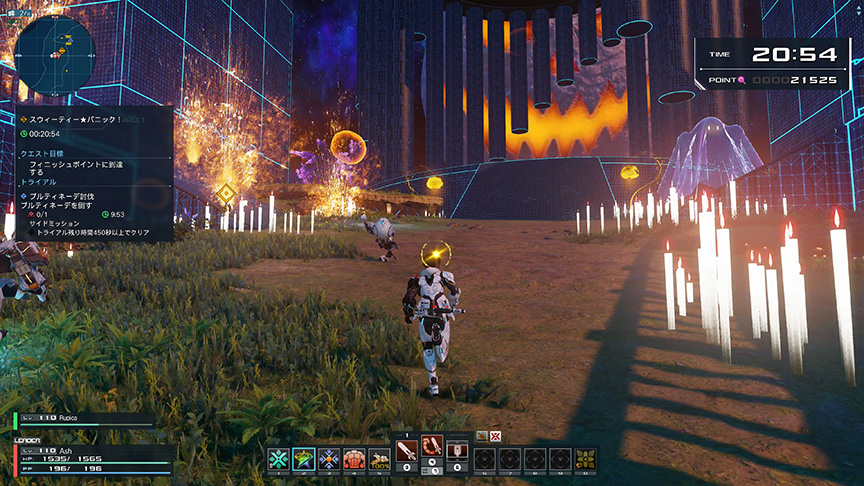Use the blue snowflake hotbar item

tap(329, 459)
